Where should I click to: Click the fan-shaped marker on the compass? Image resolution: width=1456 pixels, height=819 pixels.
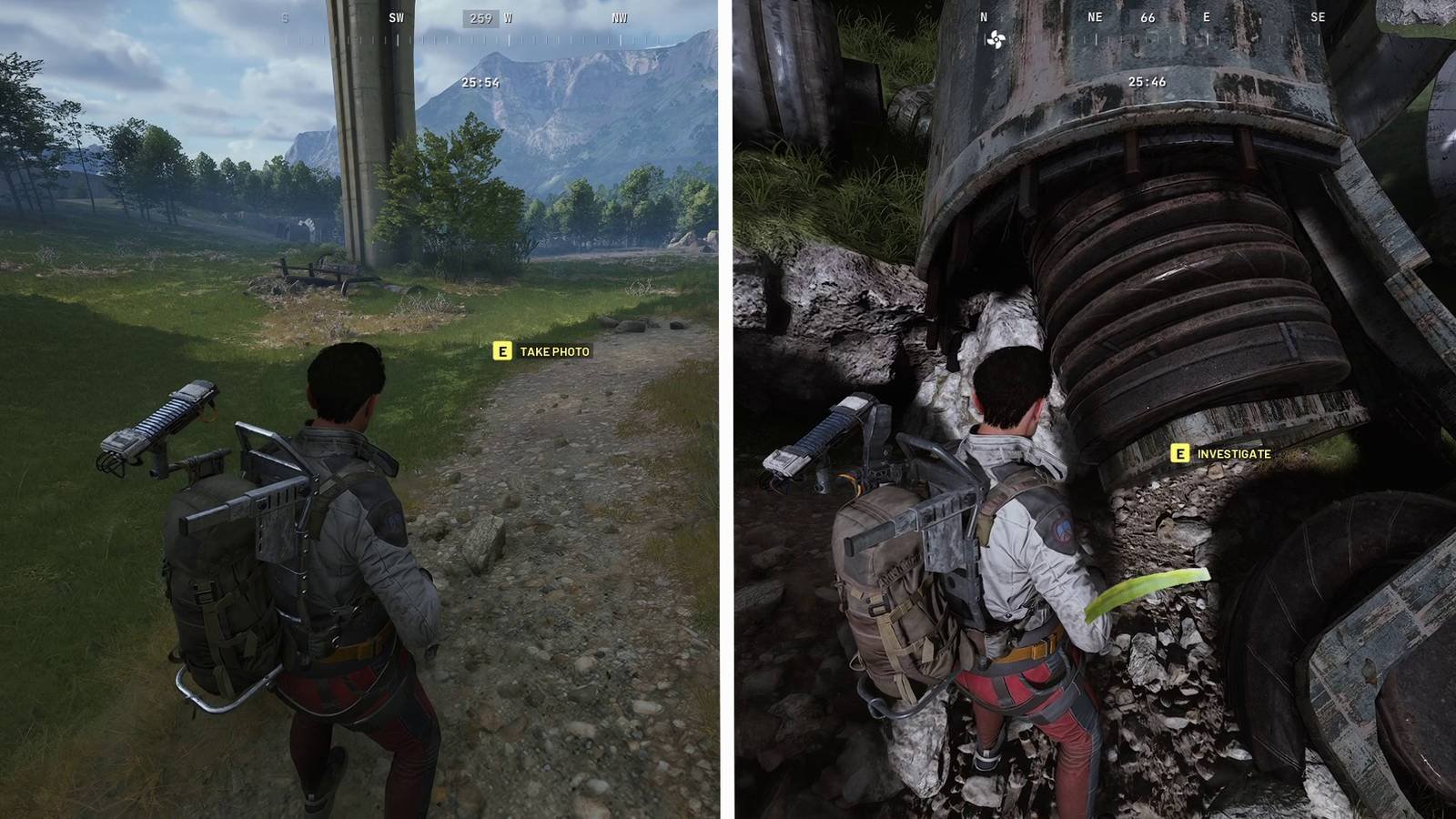coord(996,39)
